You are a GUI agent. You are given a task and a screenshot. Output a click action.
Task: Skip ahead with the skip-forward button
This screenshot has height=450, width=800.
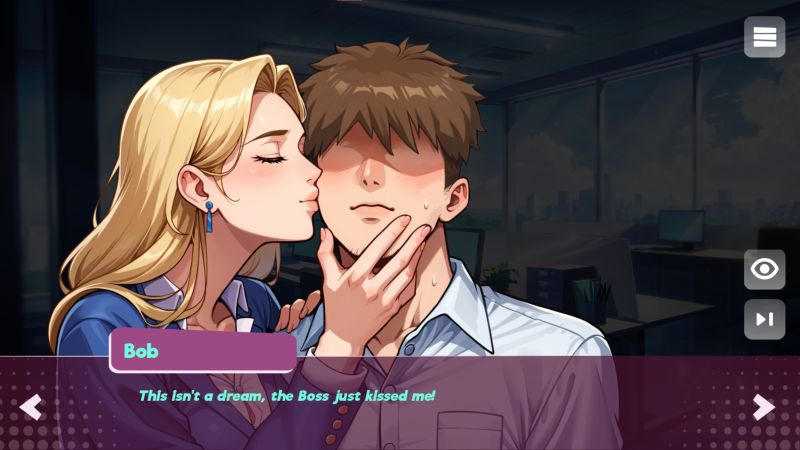(x=765, y=319)
